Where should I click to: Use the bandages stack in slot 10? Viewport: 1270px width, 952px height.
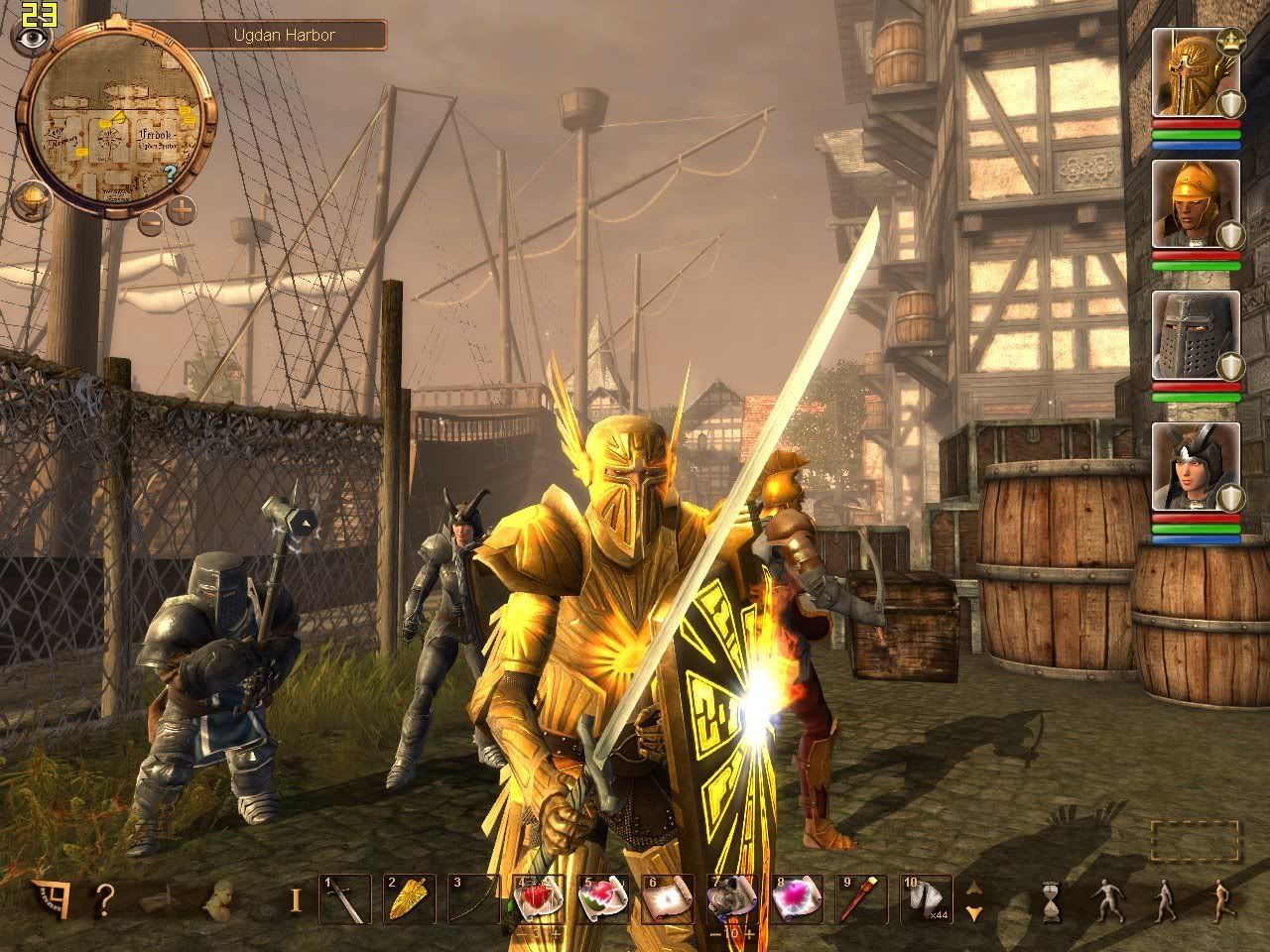tap(925, 899)
